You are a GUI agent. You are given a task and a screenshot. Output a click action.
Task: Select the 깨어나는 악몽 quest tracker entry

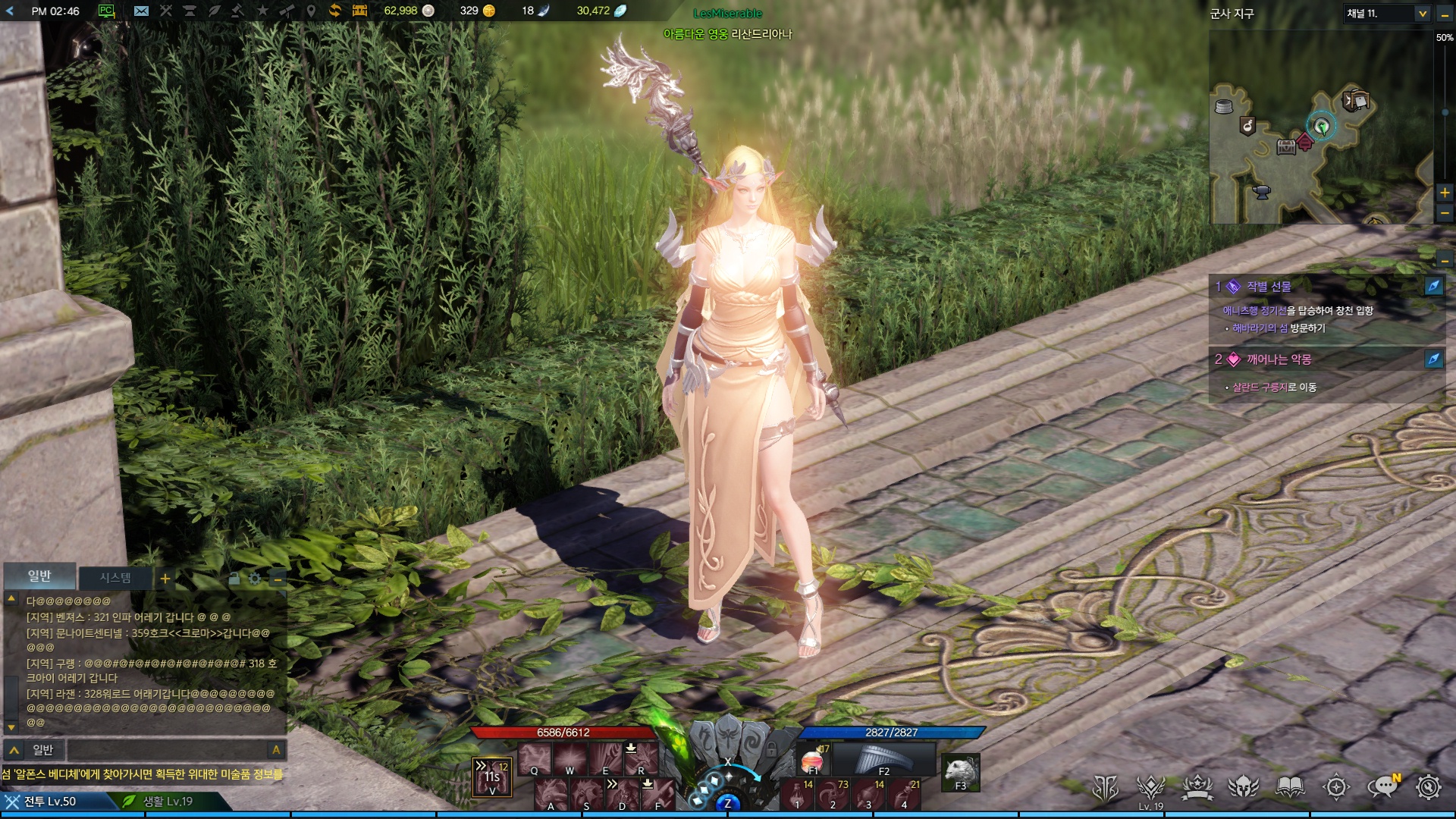click(x=1279, y=359)
